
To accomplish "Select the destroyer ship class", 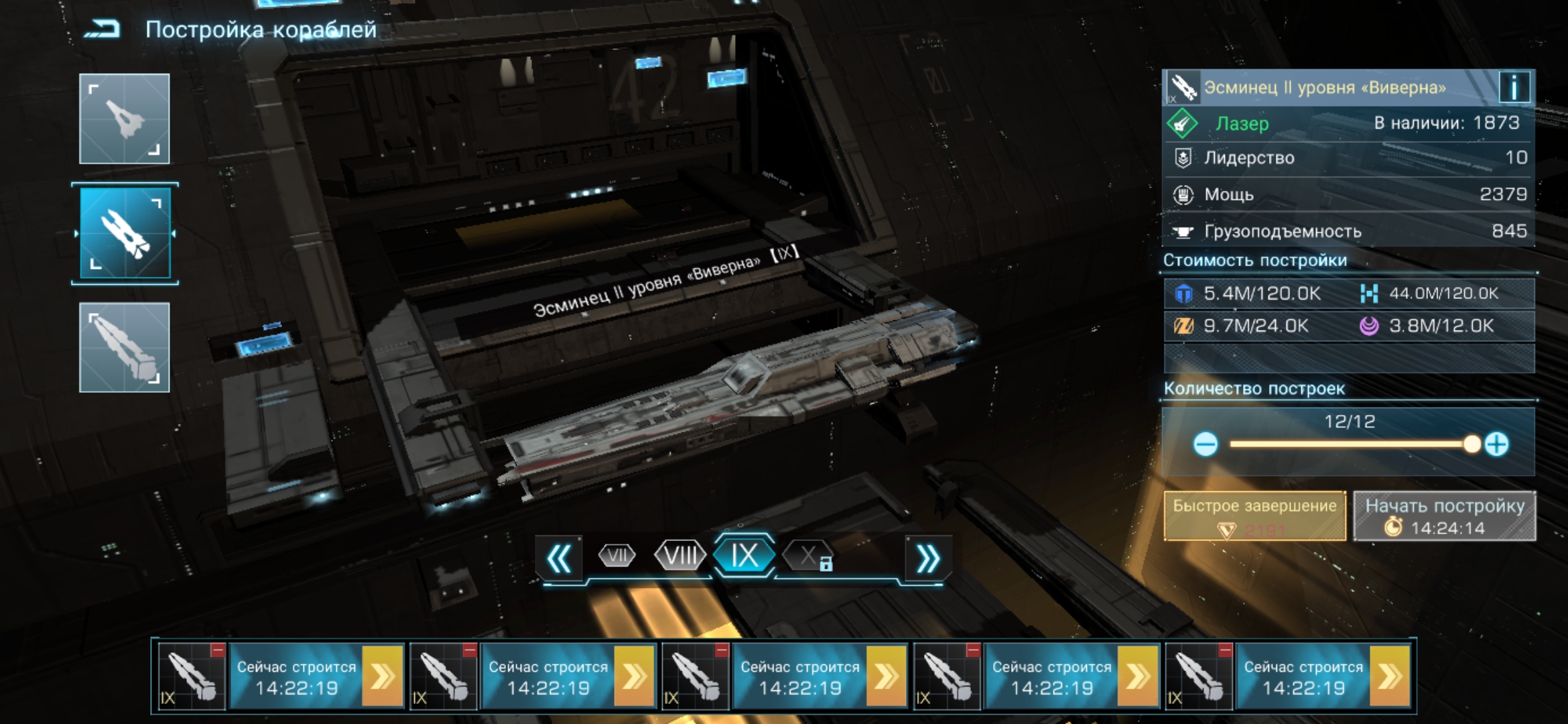I will 125,233.
